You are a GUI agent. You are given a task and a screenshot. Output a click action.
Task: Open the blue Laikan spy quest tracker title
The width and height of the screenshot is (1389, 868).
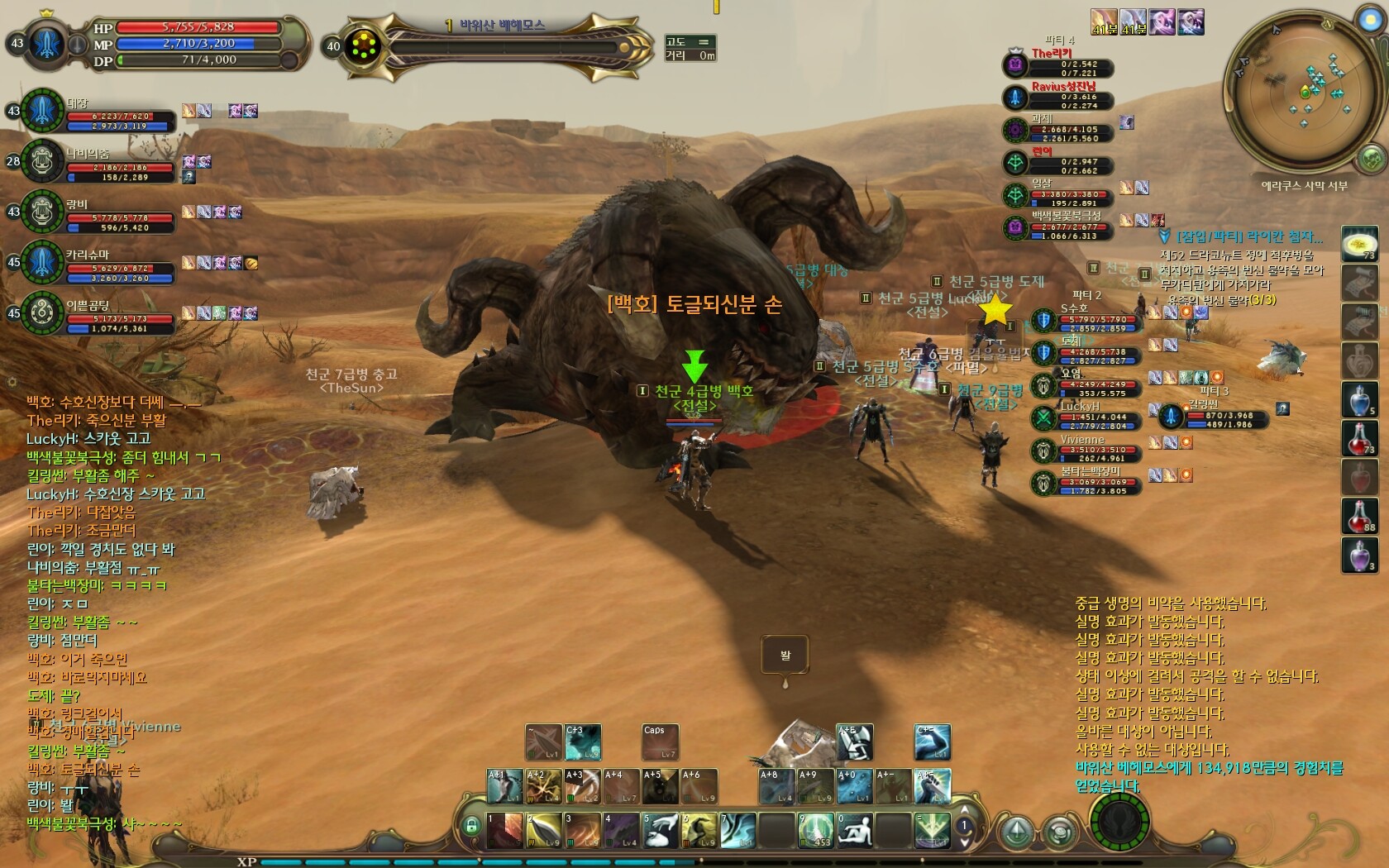(x=1248, y=237)
